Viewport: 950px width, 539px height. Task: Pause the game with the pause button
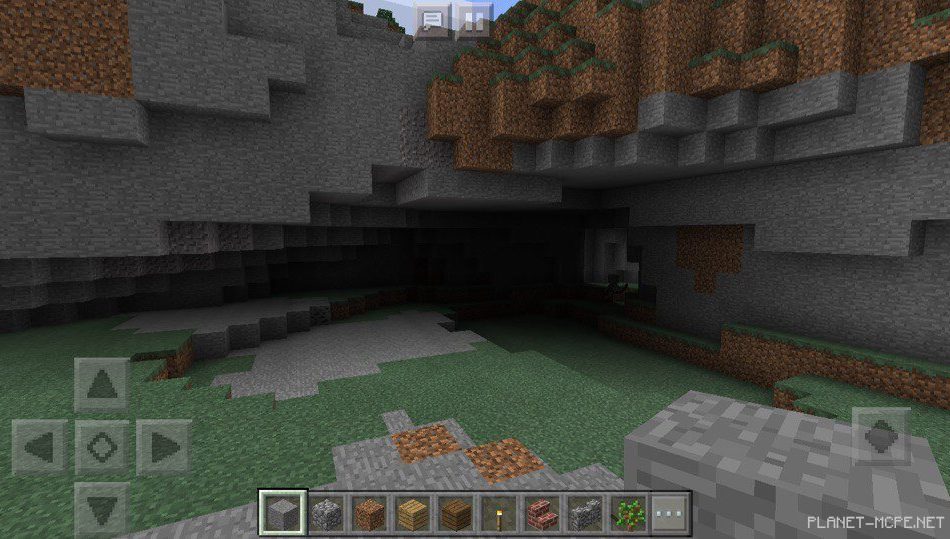(x=475, y=20)
